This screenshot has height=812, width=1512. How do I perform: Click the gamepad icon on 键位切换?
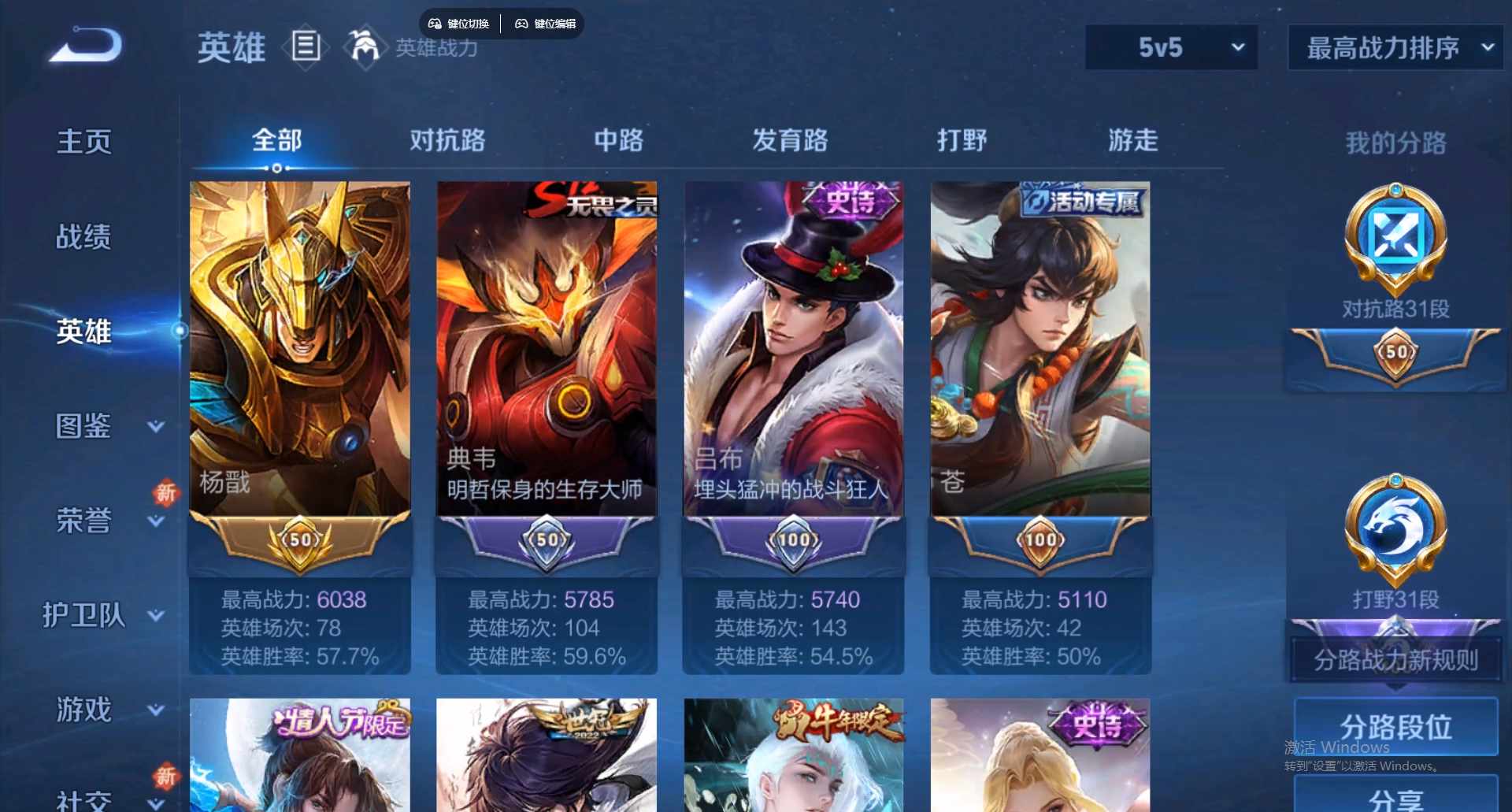[x=435, y=24]
